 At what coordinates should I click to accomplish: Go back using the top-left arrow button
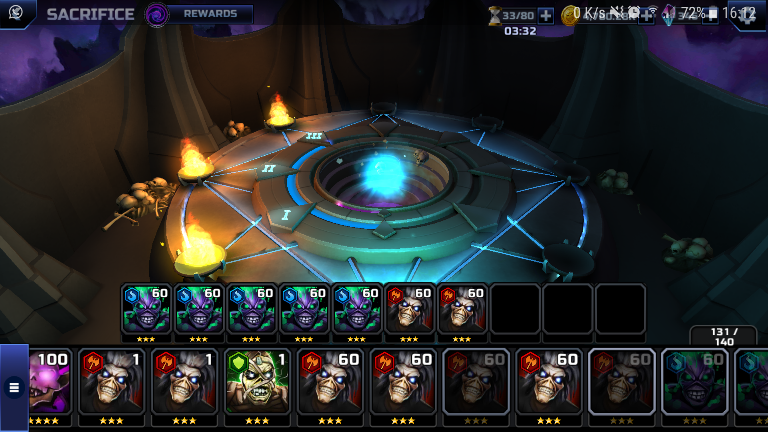(14, 14)
